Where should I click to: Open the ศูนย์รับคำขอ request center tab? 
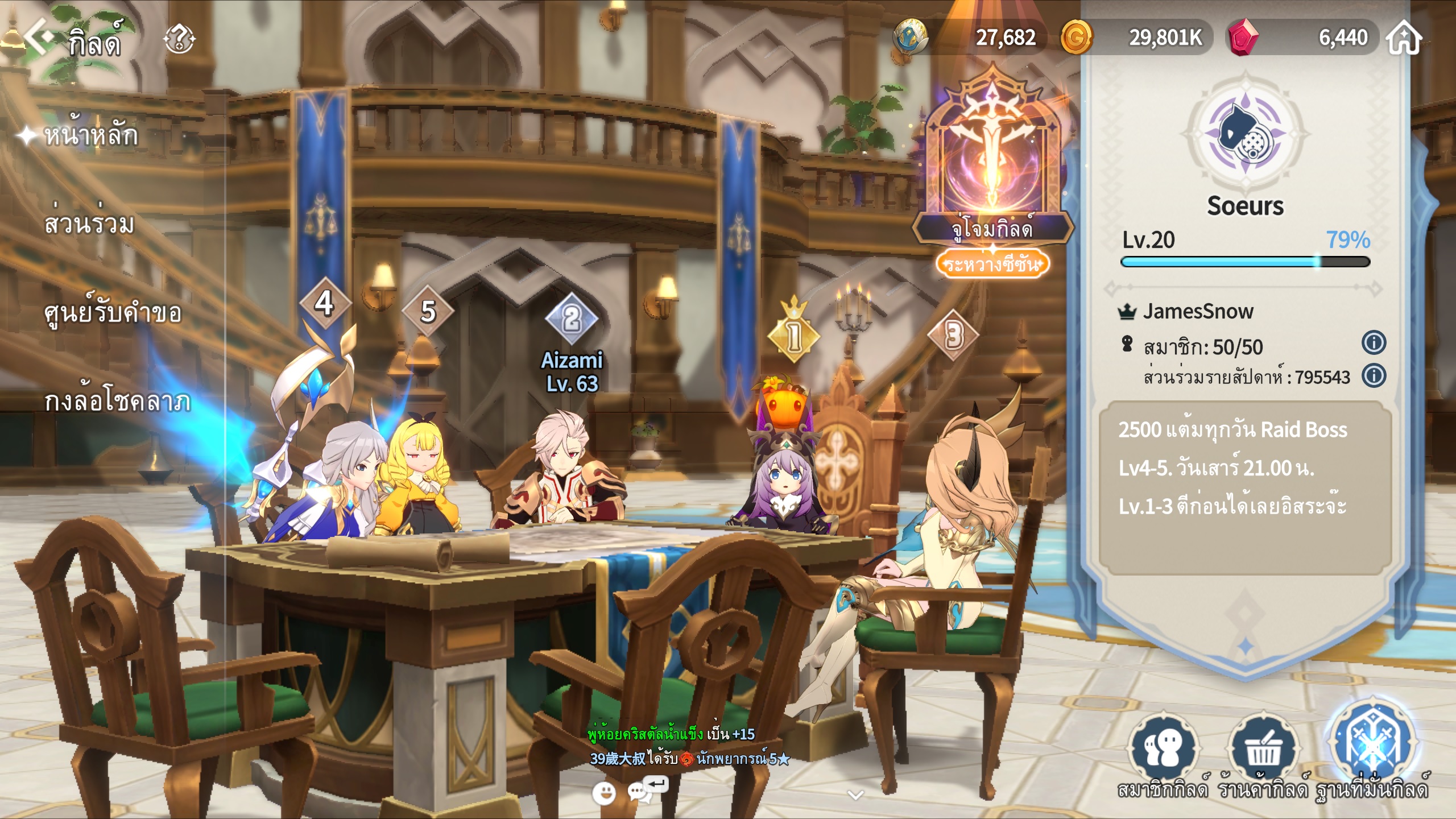113,313
